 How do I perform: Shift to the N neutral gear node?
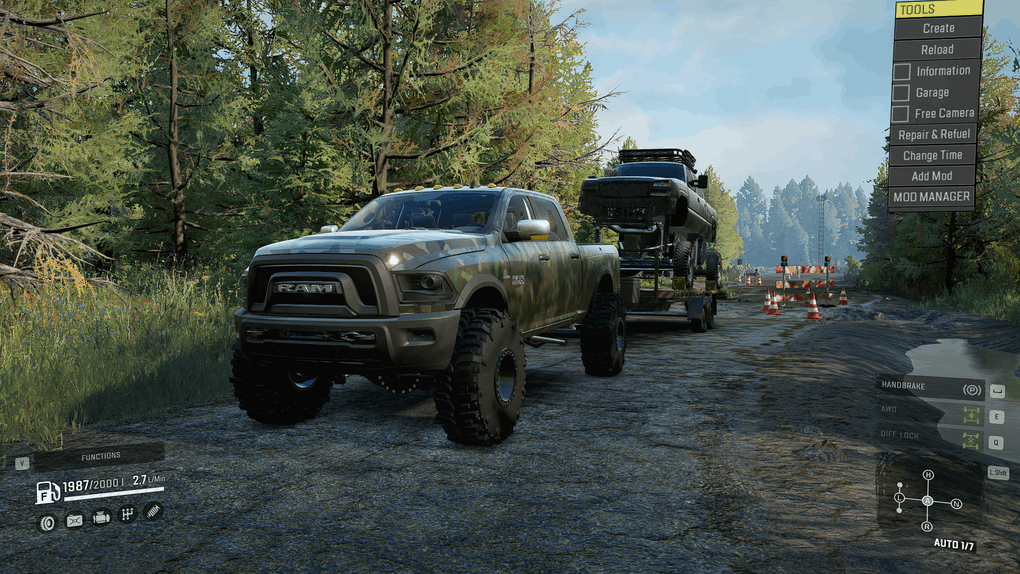click(x=956, y=503)
